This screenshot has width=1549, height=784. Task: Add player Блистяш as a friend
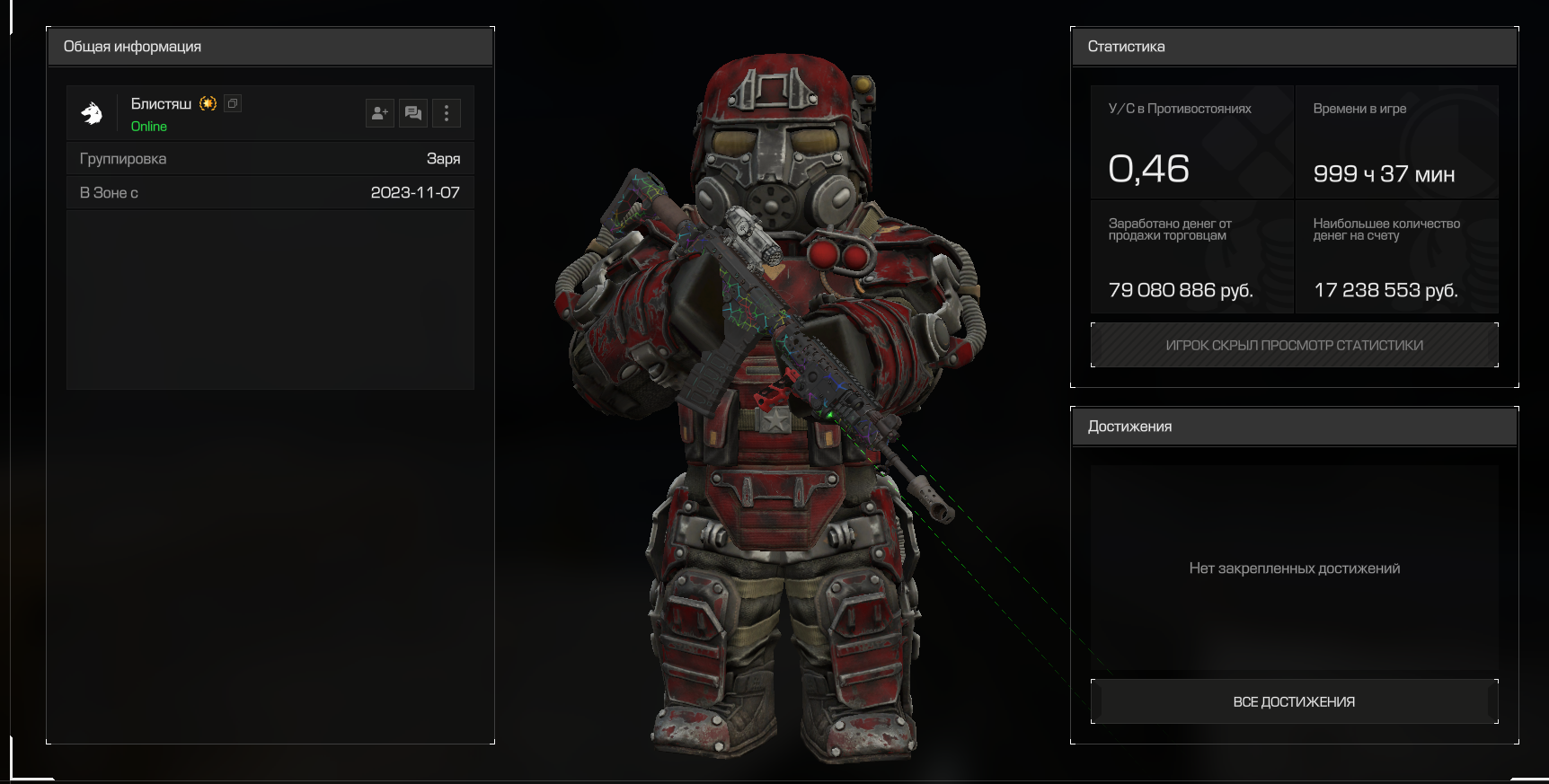click(x=380, y=113)
